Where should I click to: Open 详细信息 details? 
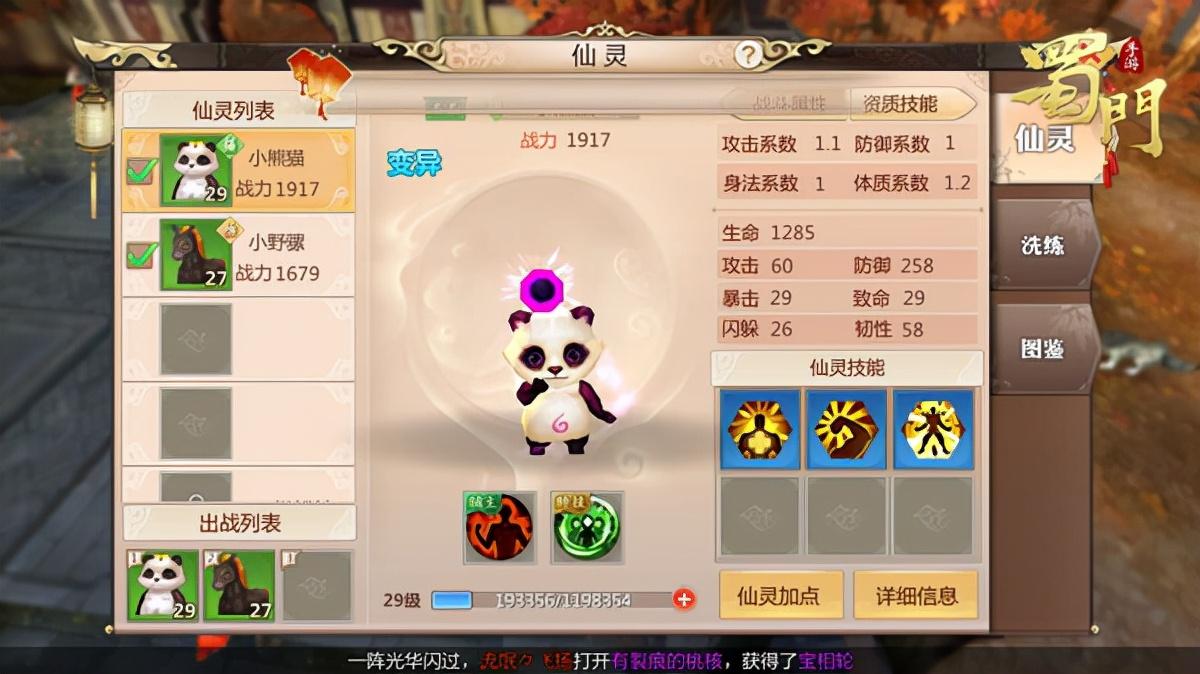coord(915,596)
